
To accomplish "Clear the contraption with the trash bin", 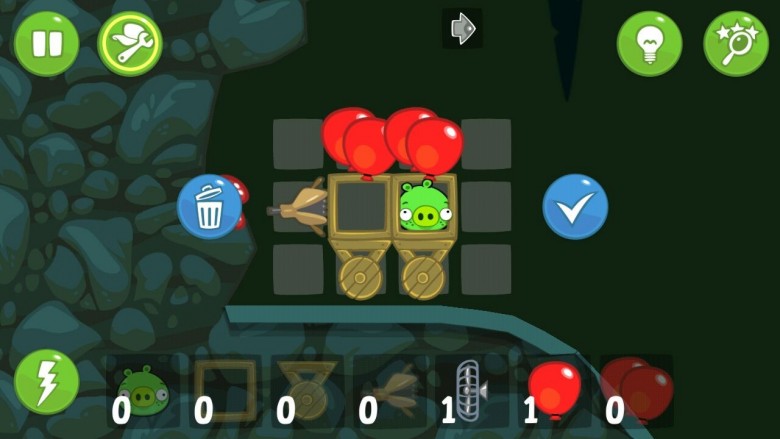I will click(x=209, y=207).
